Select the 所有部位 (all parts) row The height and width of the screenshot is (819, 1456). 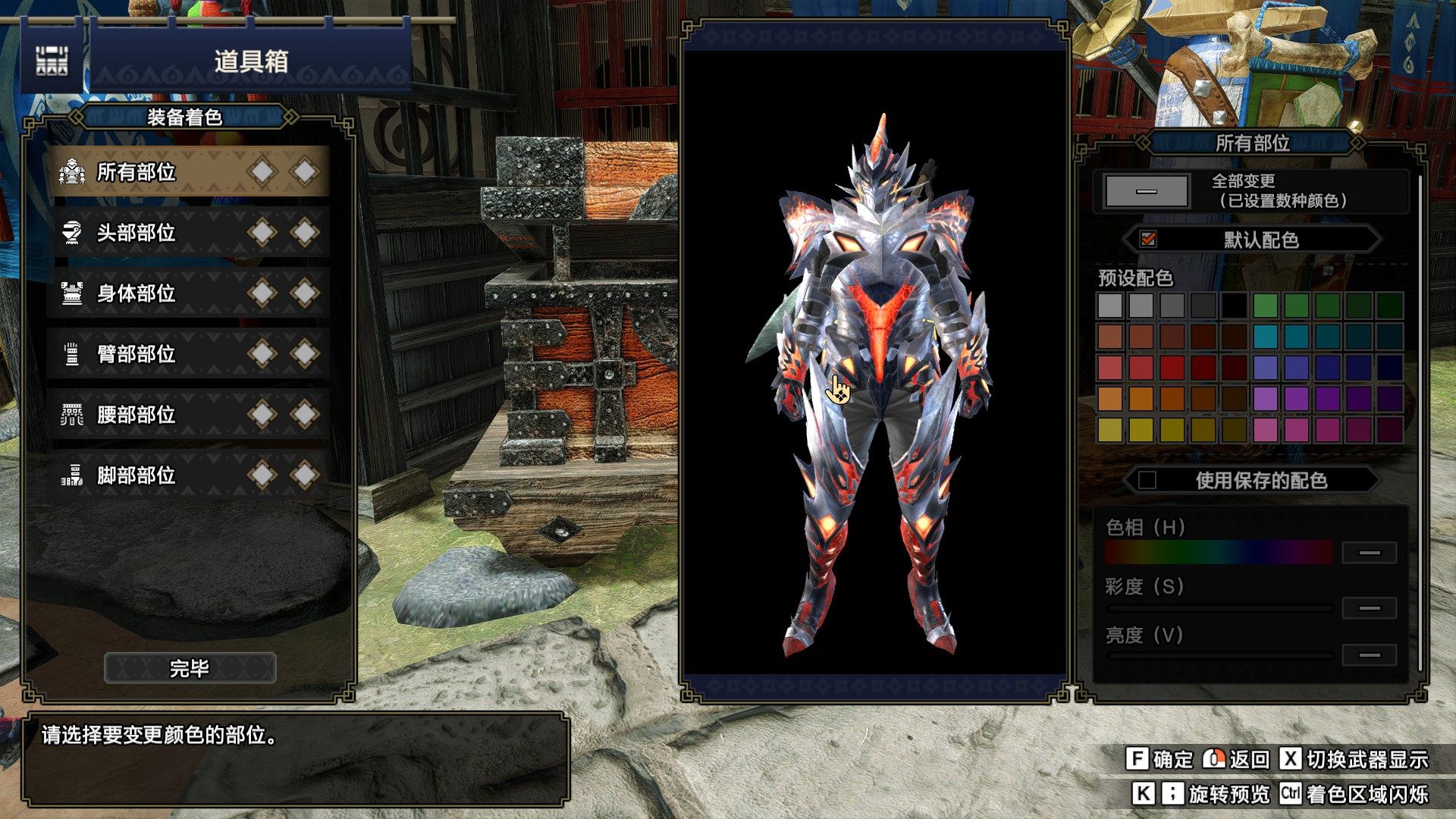[190, 172]
